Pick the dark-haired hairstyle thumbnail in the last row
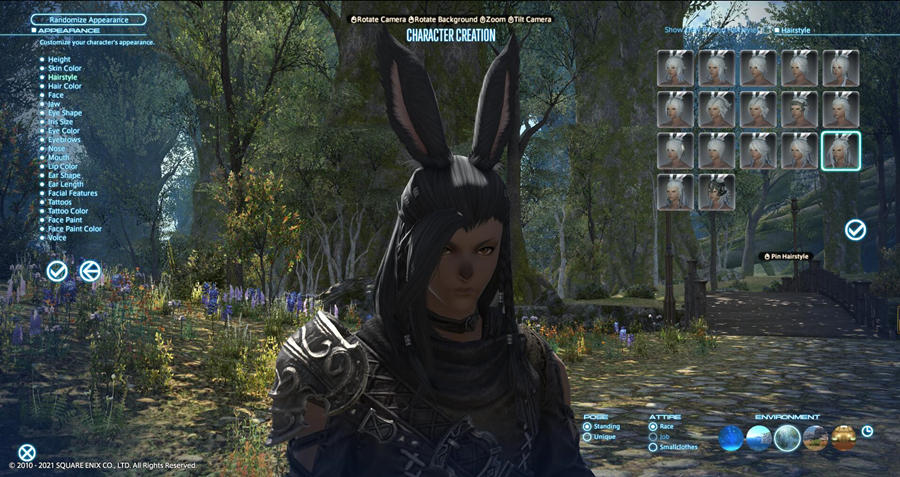Screen dimensions: 900x477 717,192
